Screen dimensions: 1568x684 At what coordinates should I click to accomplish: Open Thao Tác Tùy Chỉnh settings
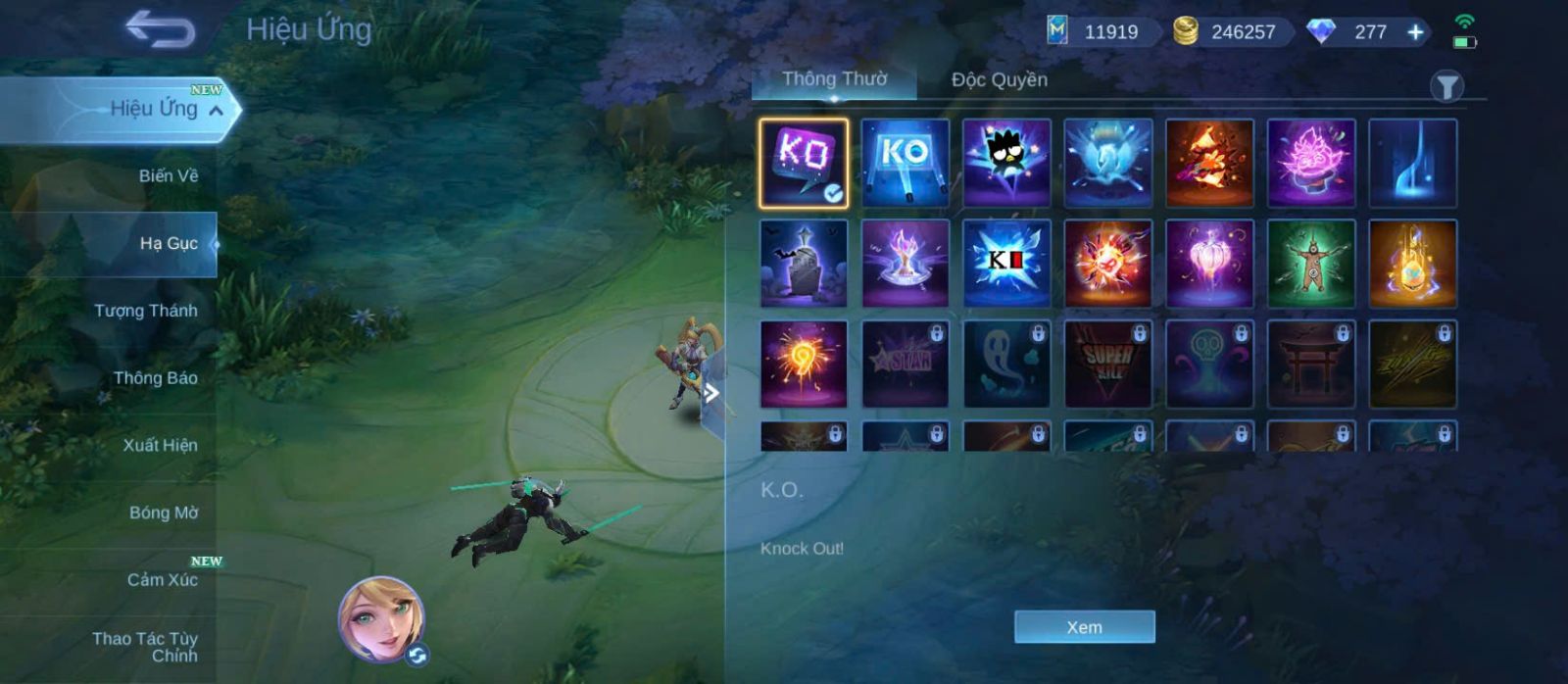(x=145, y=647)
